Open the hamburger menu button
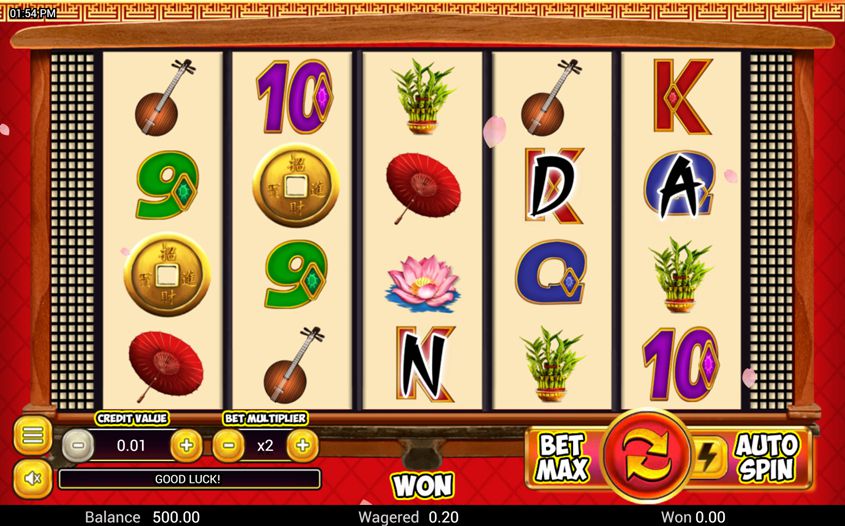The image size is (845, 526). click(32, 436)
